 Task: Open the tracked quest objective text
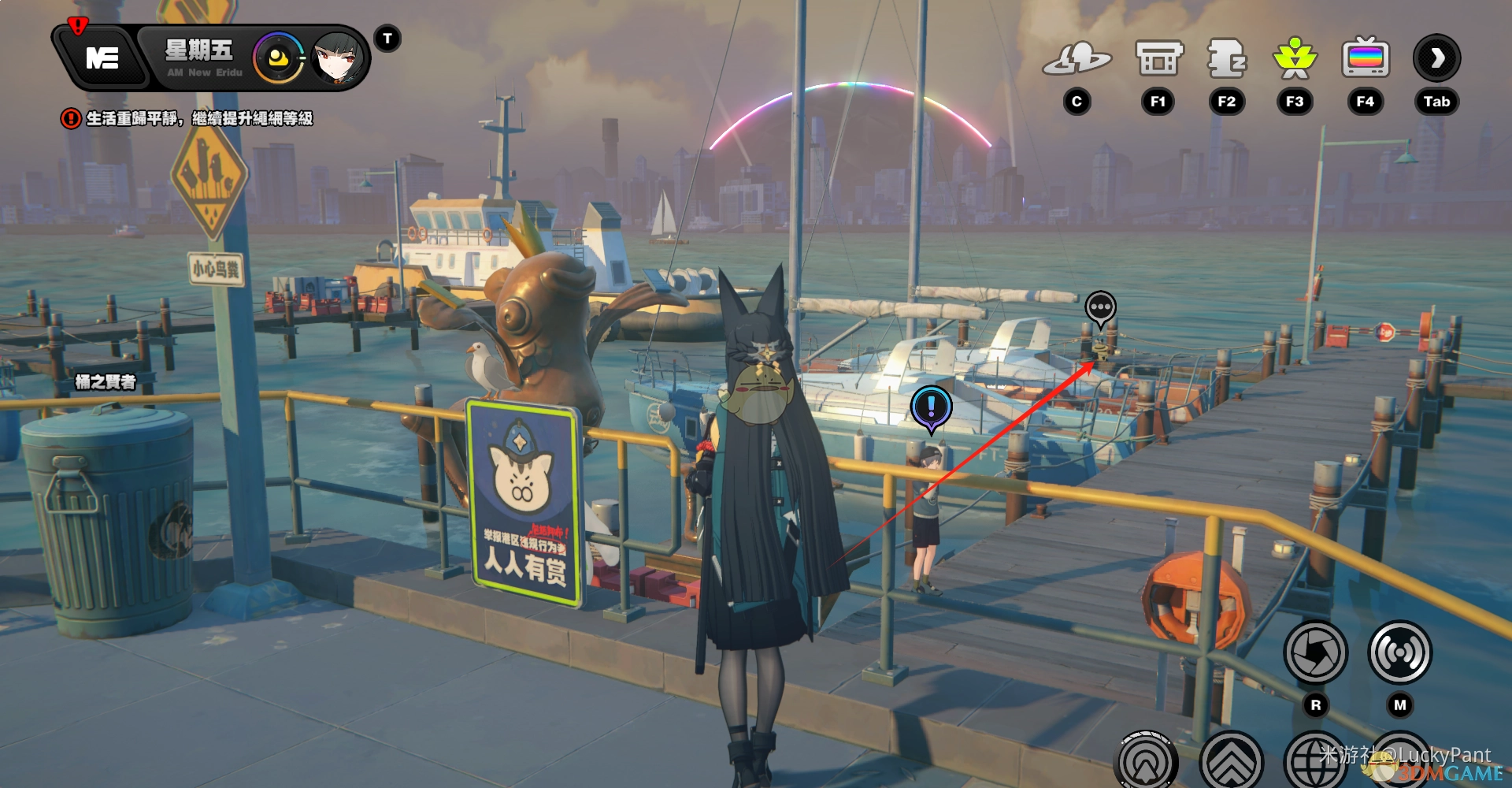(198, 118)
